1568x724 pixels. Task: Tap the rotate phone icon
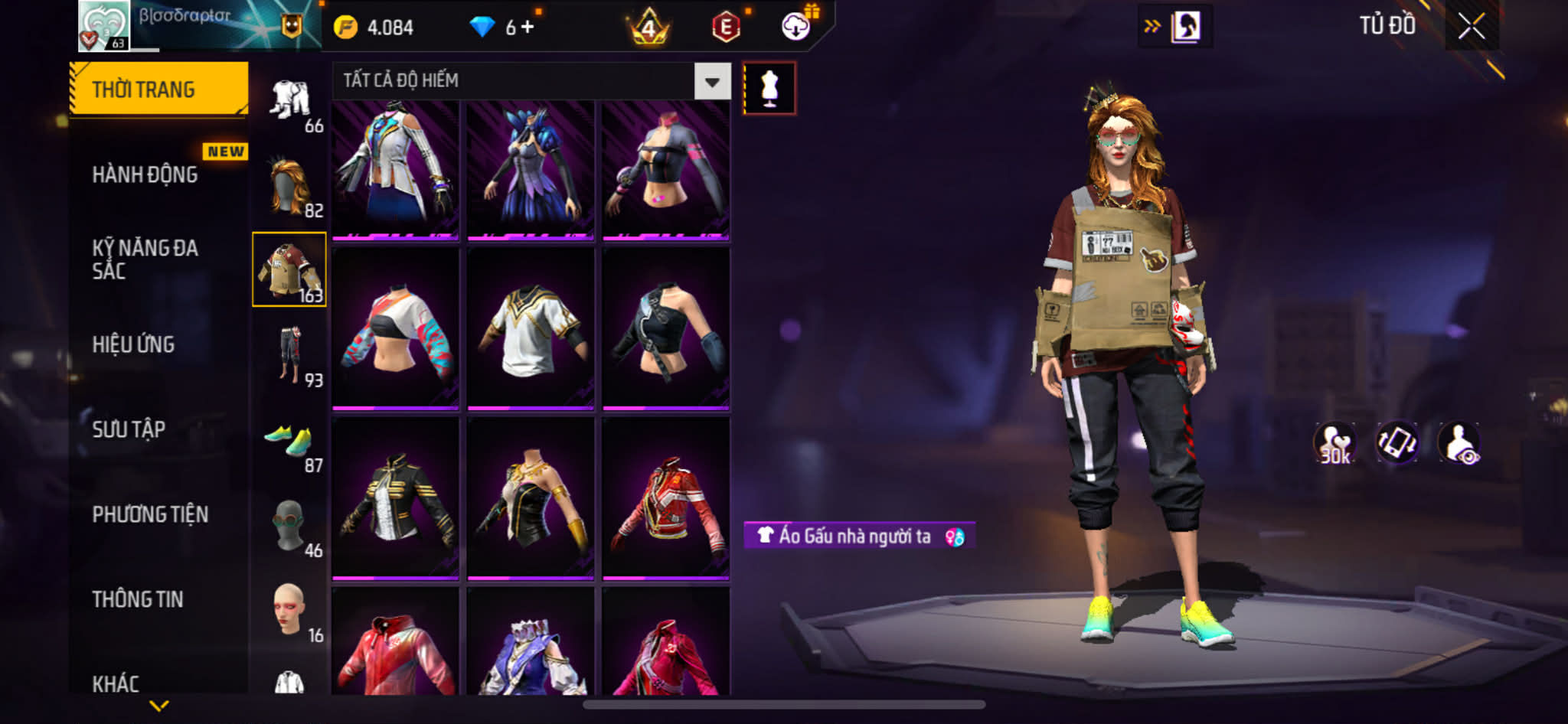pyautogui.click(x=1396, y=442)
